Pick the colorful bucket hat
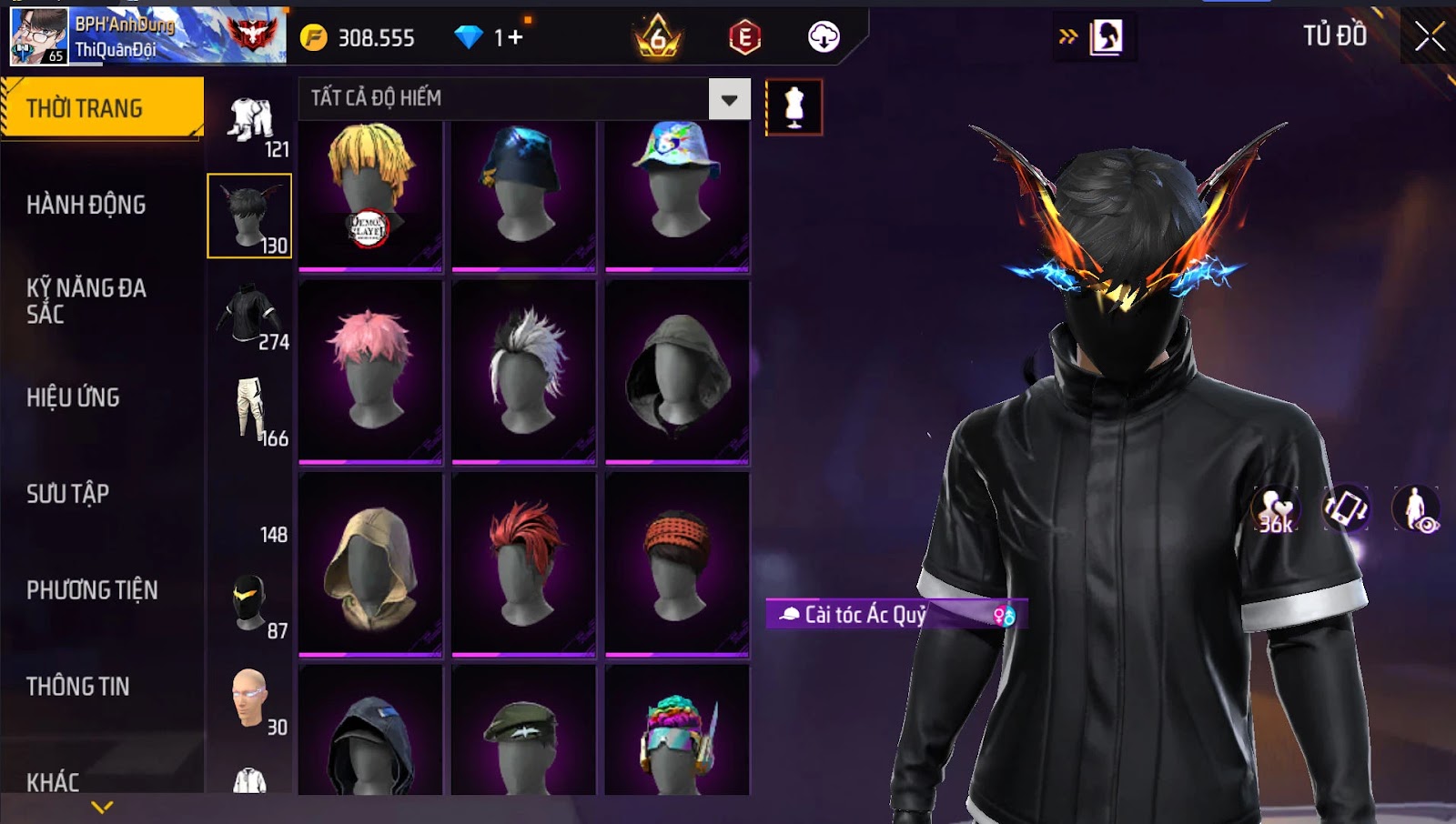 click(x=677, y=196)
